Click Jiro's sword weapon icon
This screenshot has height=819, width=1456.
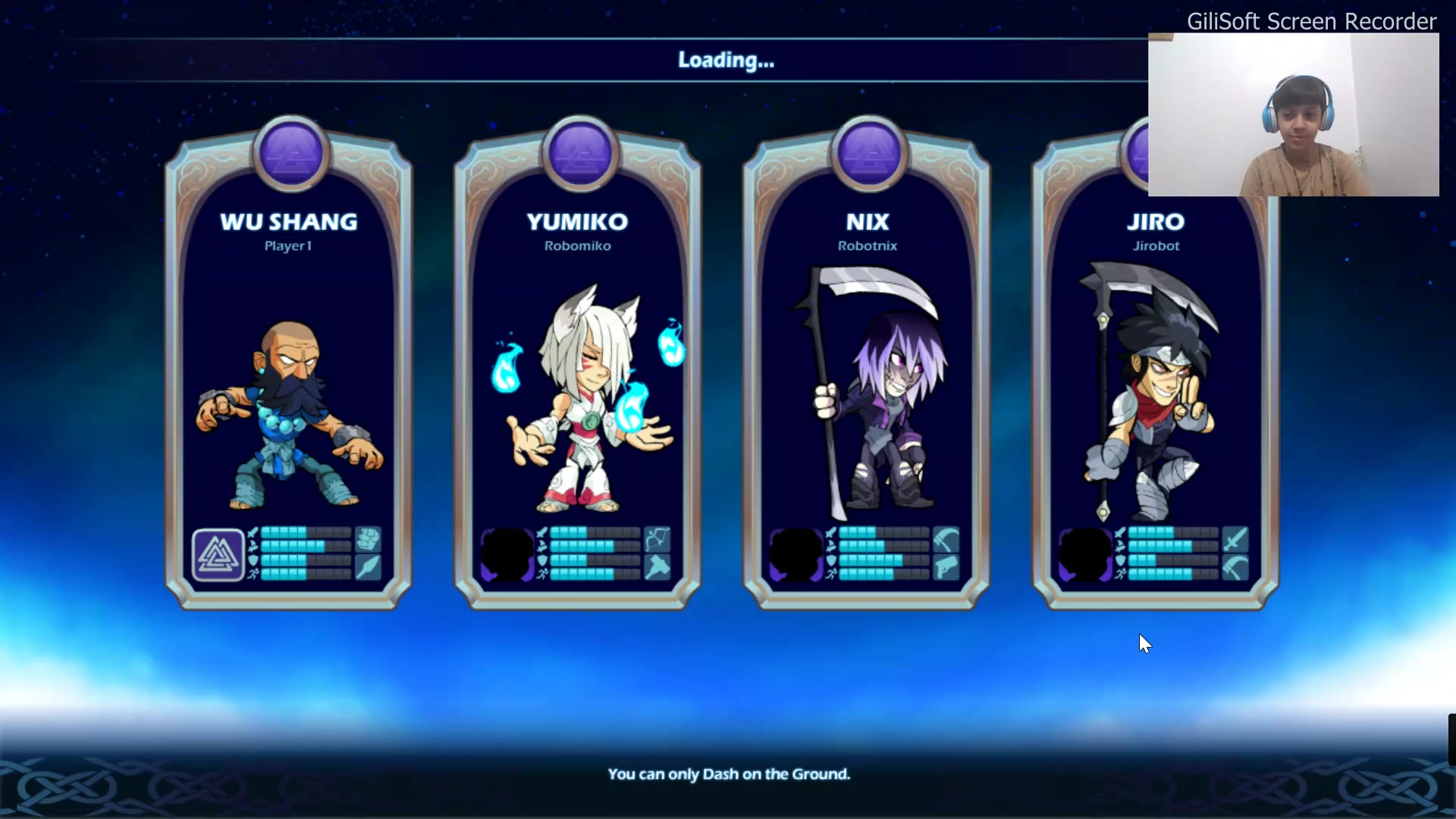(x=1235, y=540)
